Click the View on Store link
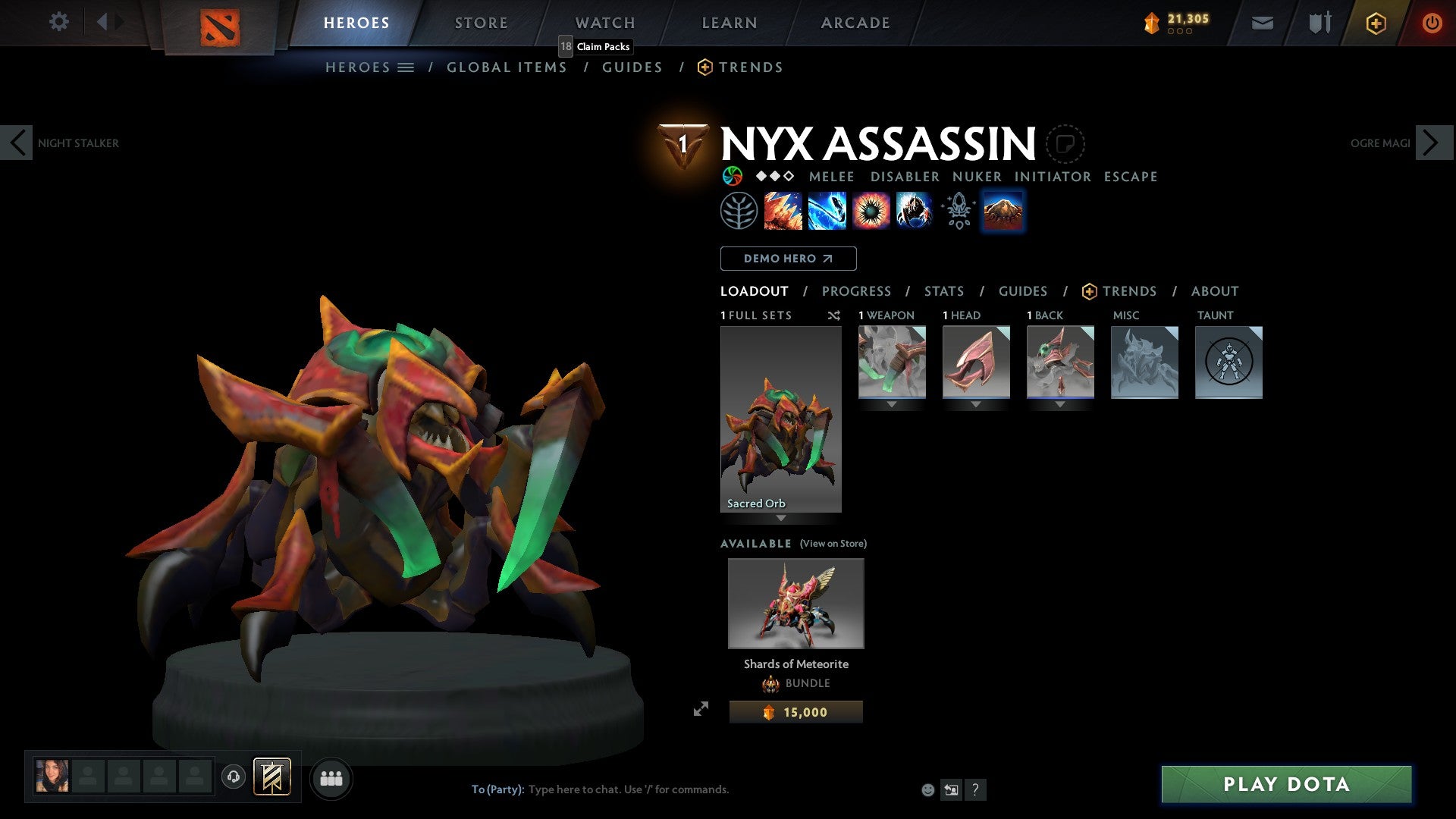 (833, 544)
